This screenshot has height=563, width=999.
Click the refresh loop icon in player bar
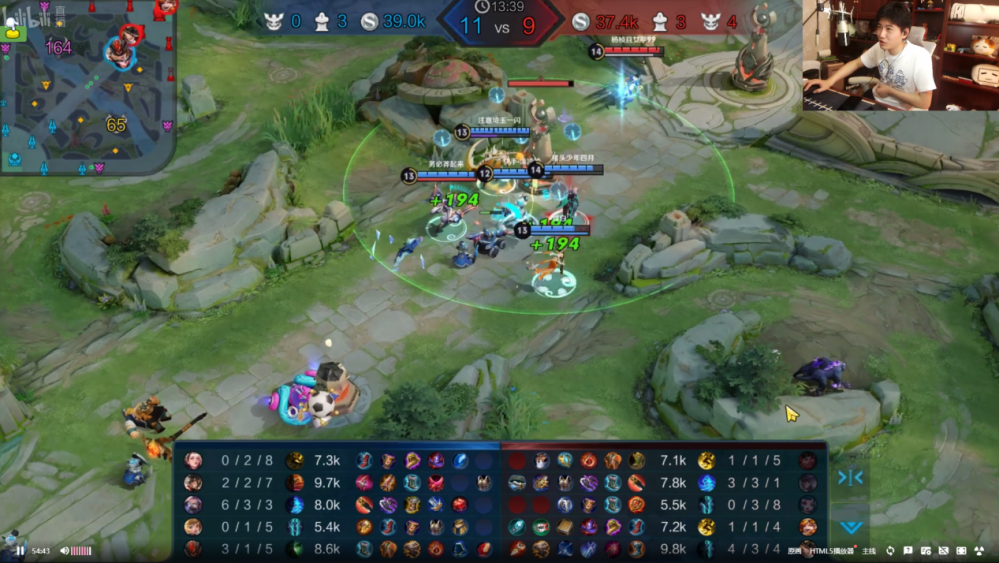tap(890, 551)
